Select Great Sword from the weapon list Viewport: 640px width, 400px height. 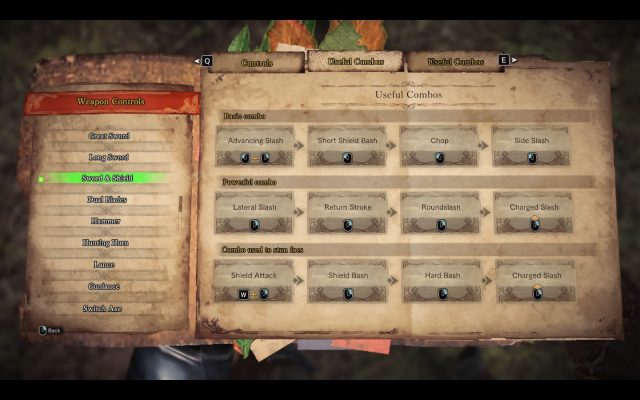[107, 135]
